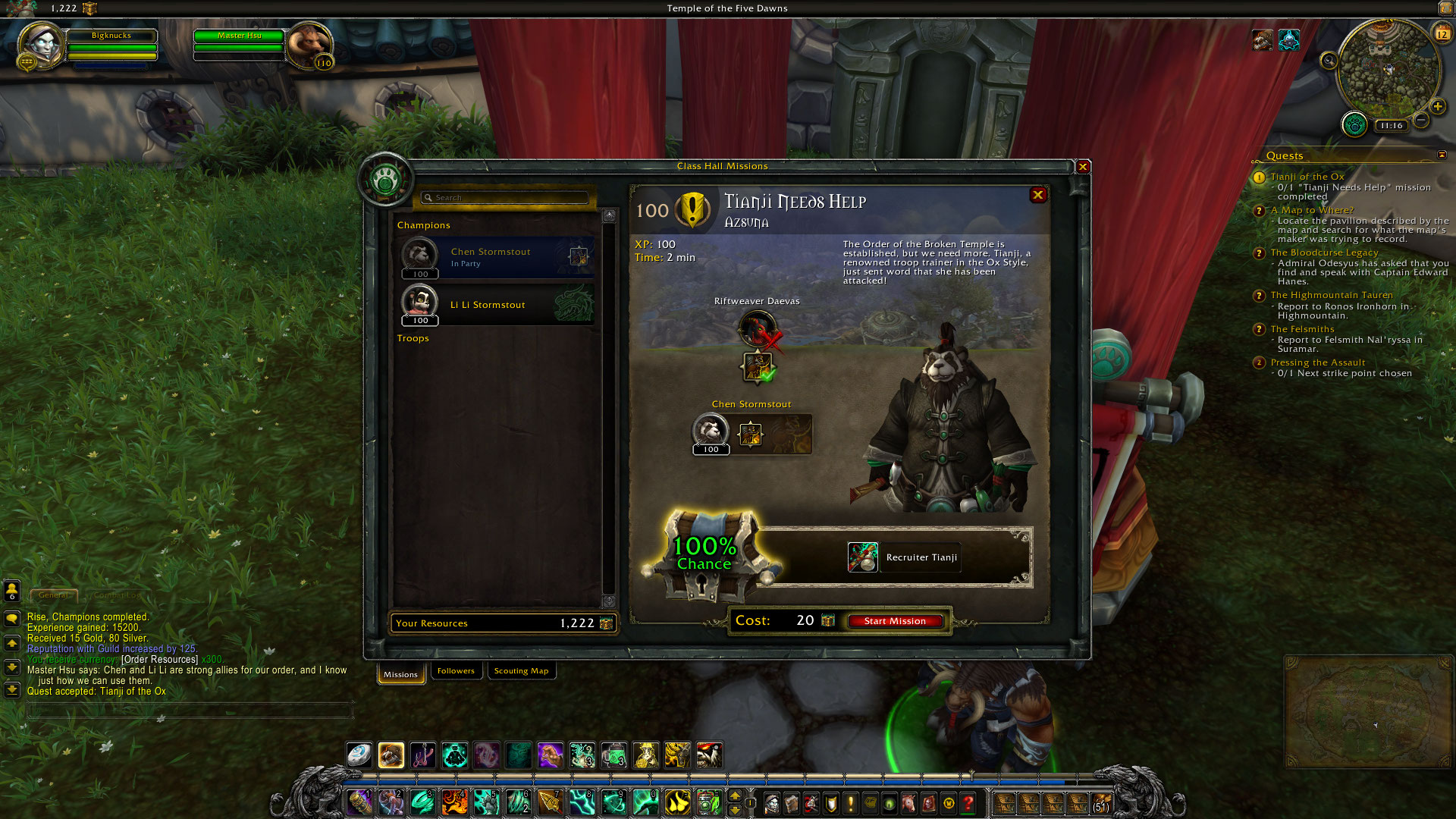Switch to the Followers tab
This screenshot has width=1456, height=819.
pos(456,670)
